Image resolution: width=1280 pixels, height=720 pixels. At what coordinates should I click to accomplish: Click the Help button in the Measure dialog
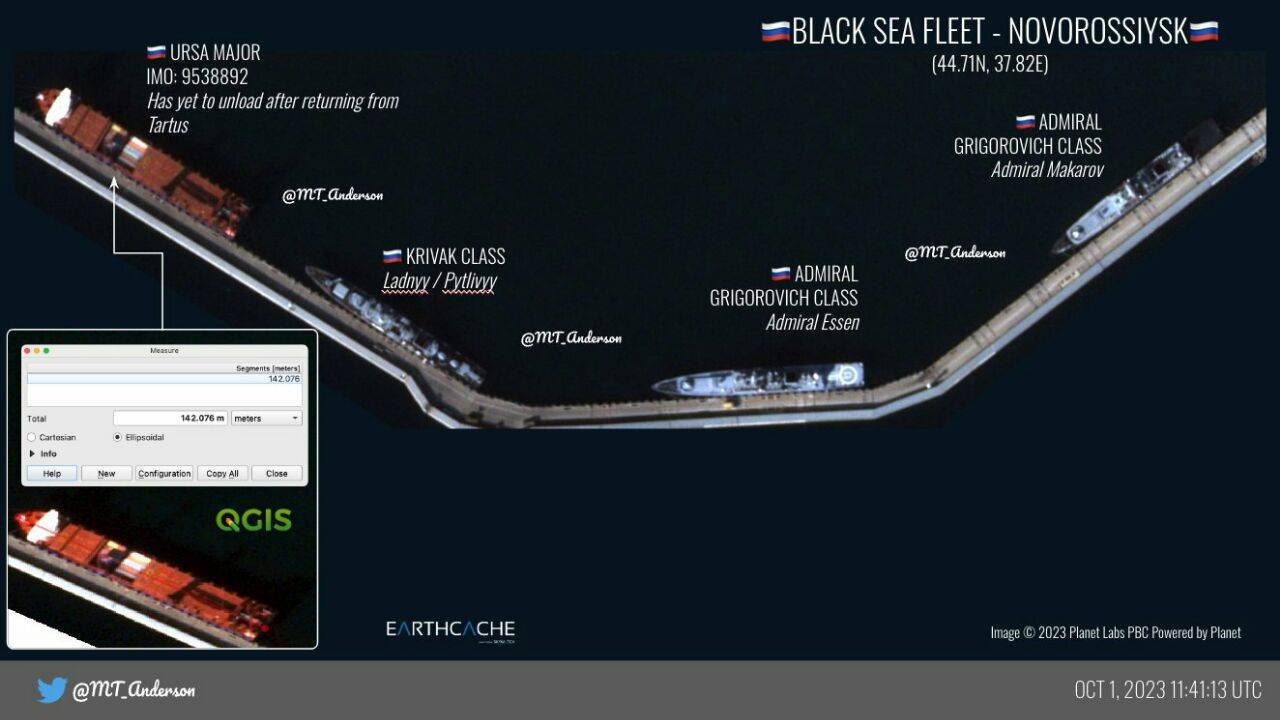point(52,473)
